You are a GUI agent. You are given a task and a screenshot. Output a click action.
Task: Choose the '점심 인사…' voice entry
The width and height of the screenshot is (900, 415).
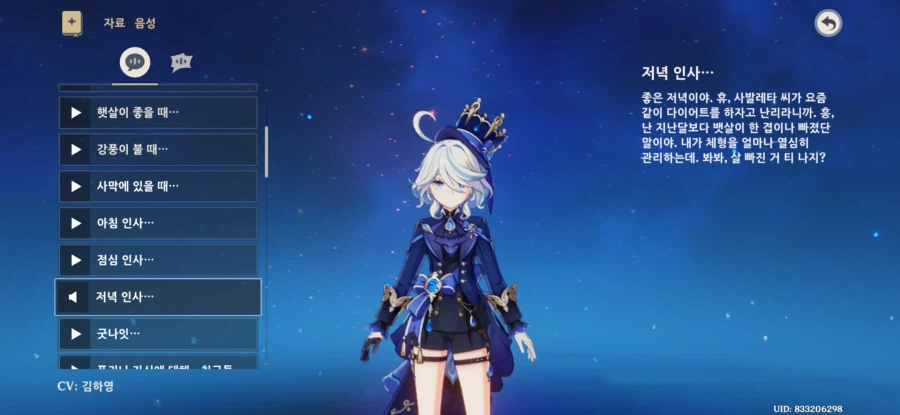[x=158, y=260]
